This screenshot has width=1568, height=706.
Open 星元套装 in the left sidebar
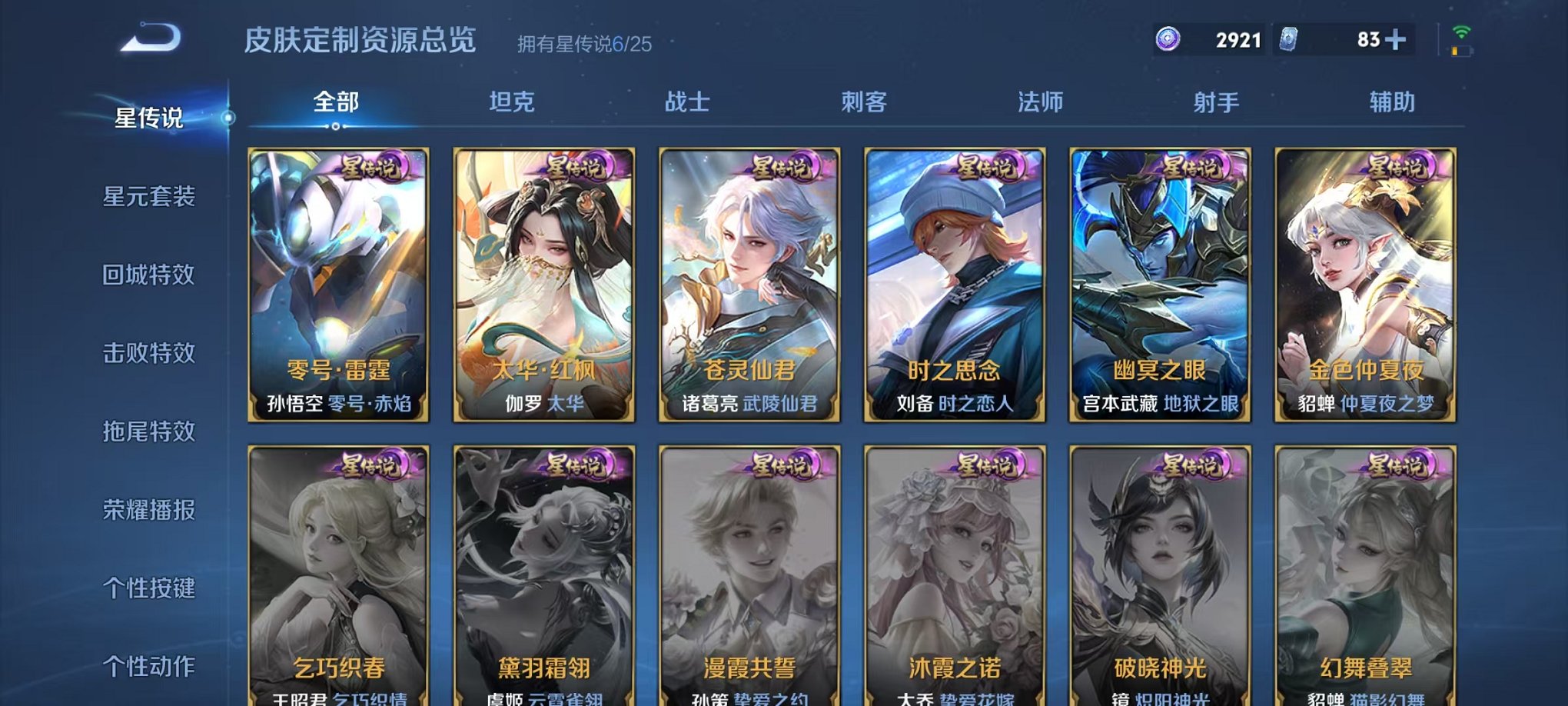coord(151,198)
